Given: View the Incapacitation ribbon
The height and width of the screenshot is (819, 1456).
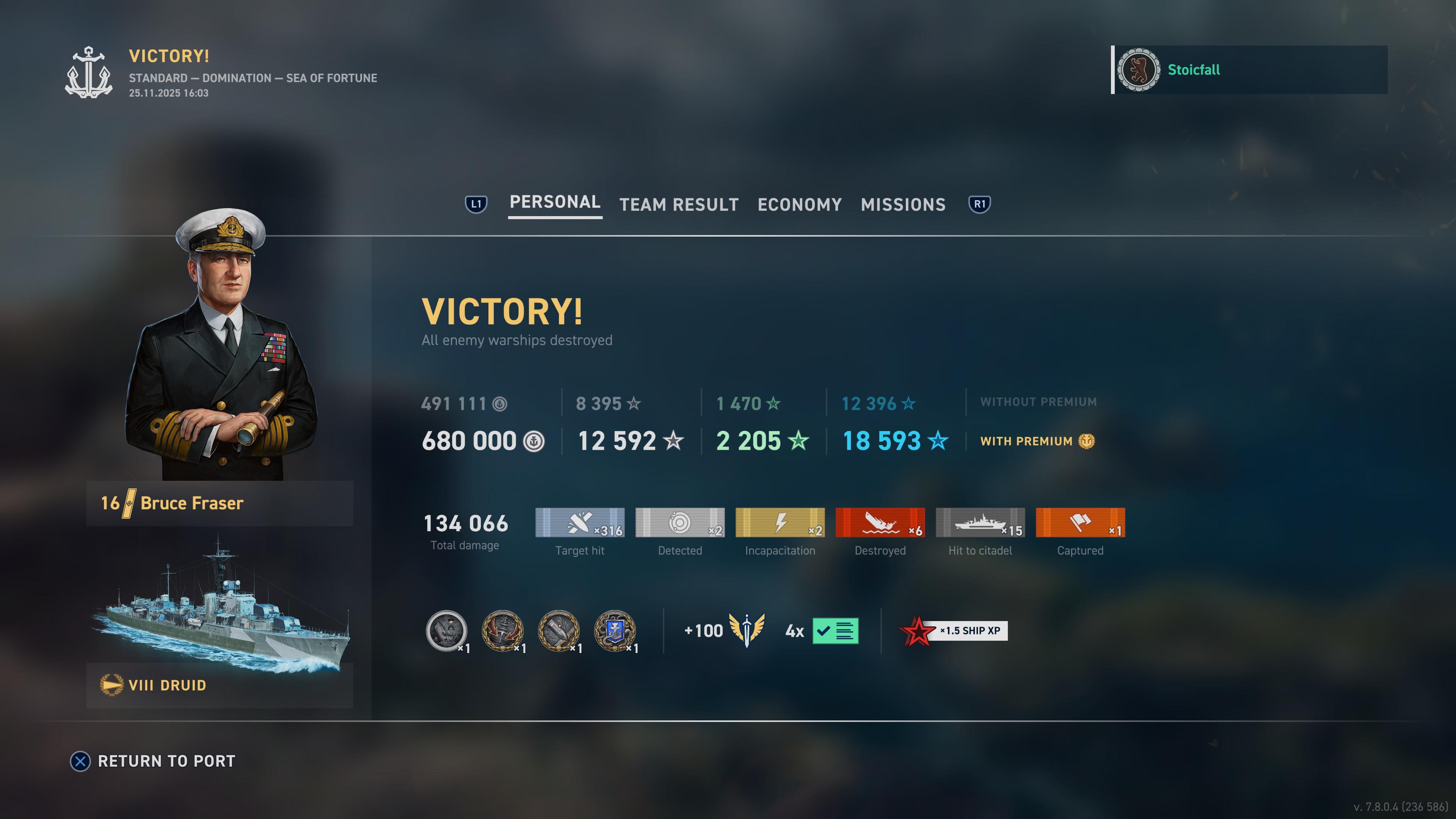Looking at the screenshot, I should 780,522.
